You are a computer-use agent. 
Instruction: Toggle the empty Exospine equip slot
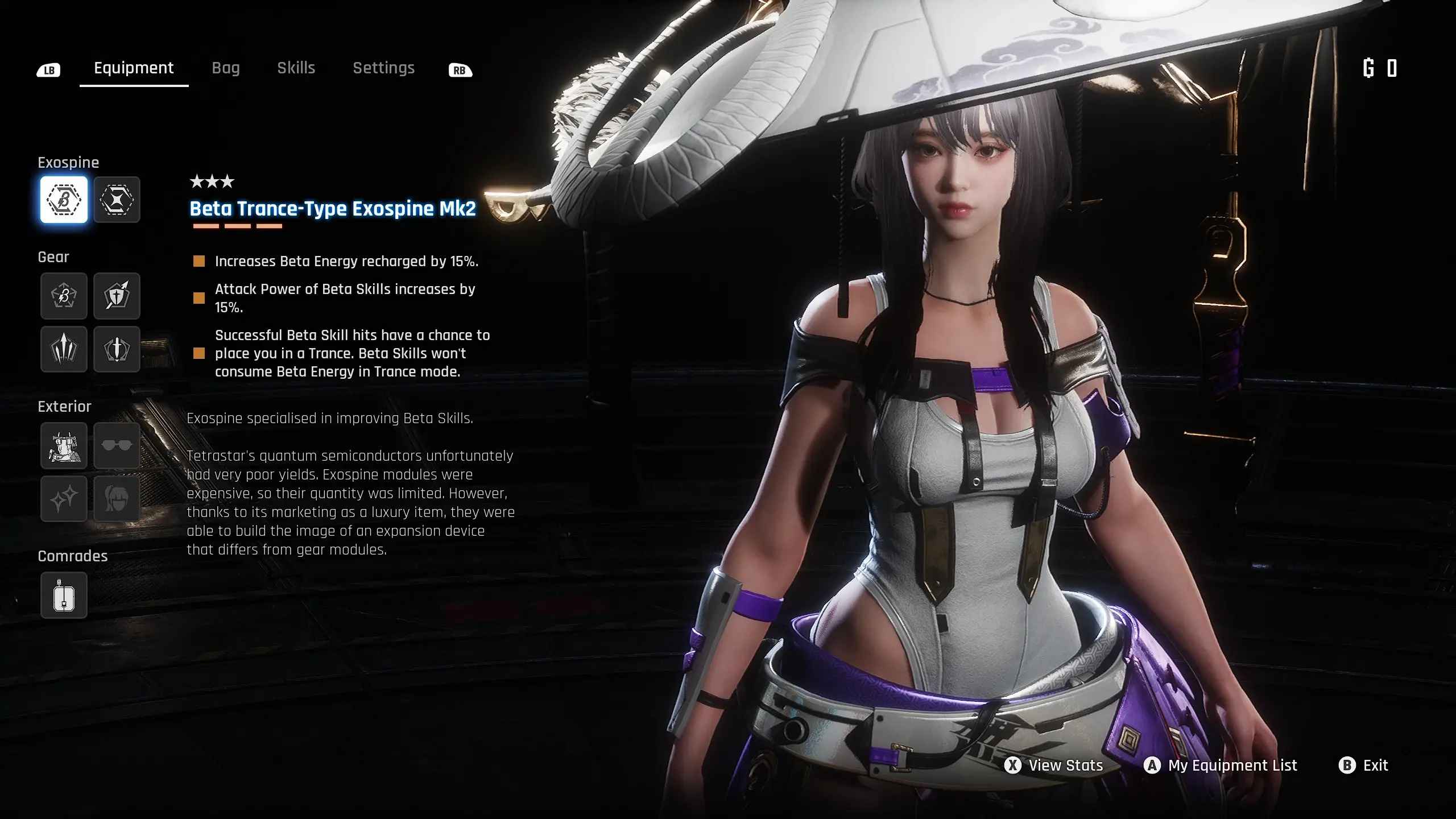pyautogui.click(x=117, y=200)
